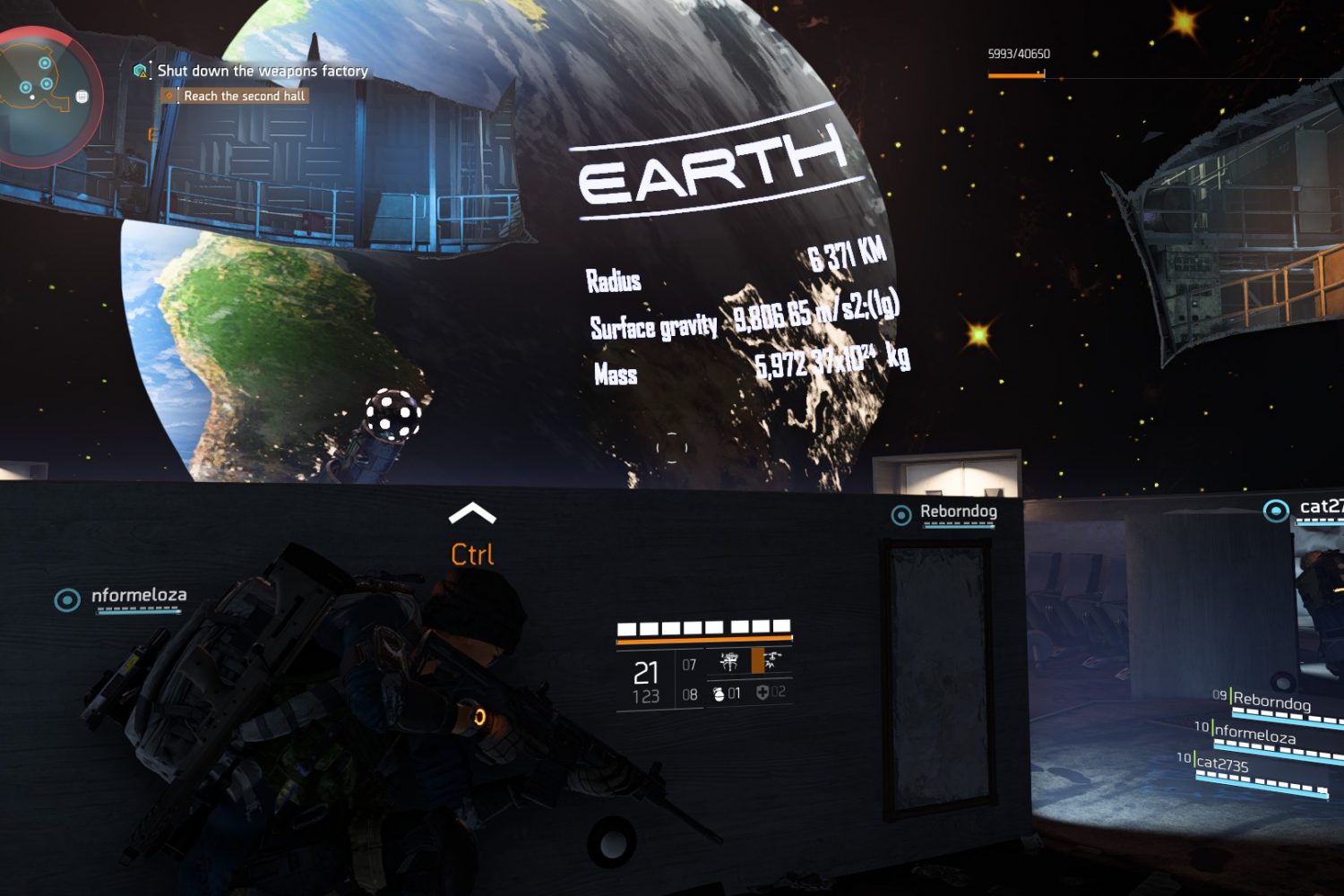This screenshot has height=896, width=1344.
Task: Activate the drone skill icon
Action: (772, 661)
